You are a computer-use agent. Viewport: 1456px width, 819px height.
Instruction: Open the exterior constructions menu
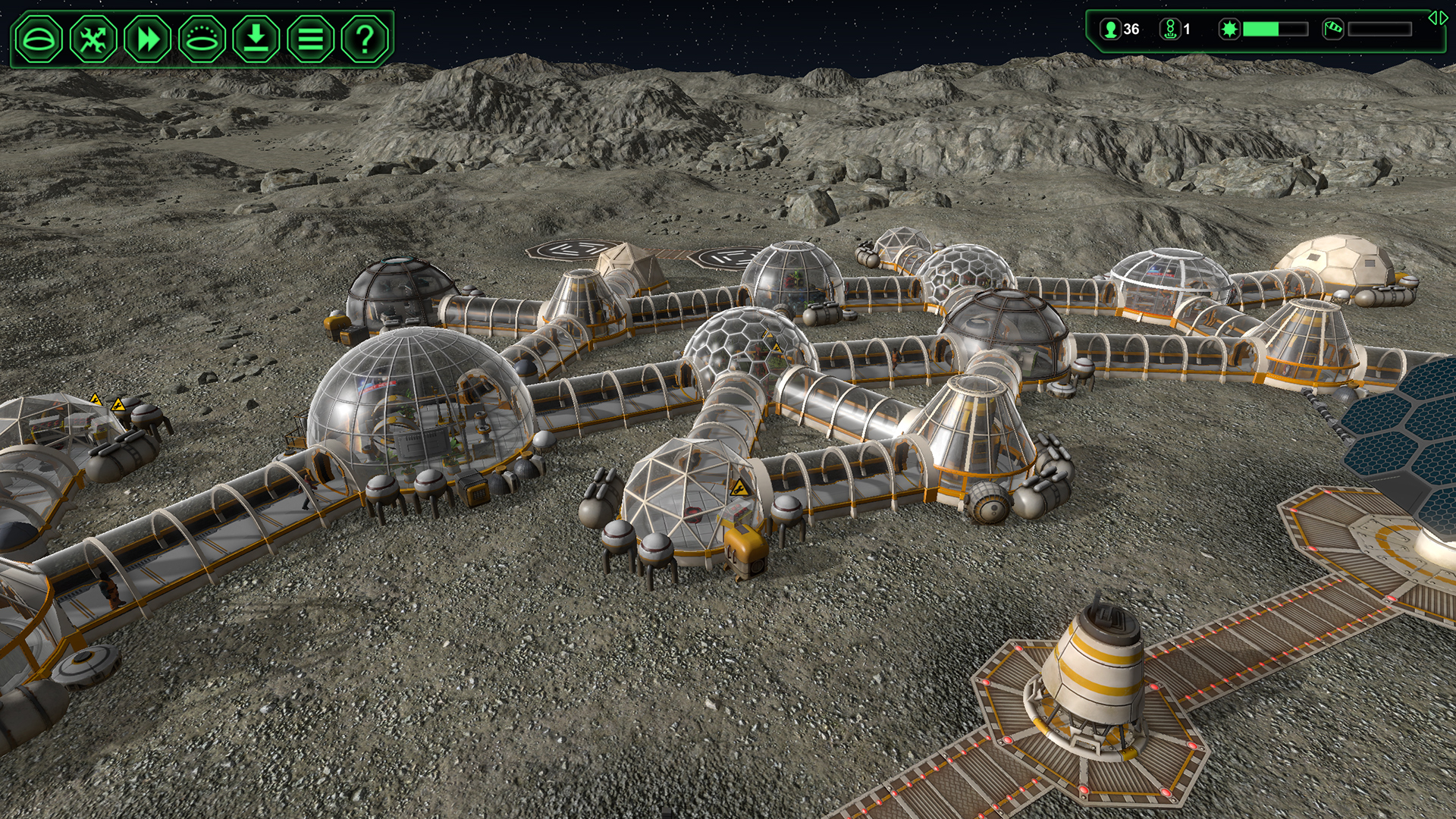(200, 39)
